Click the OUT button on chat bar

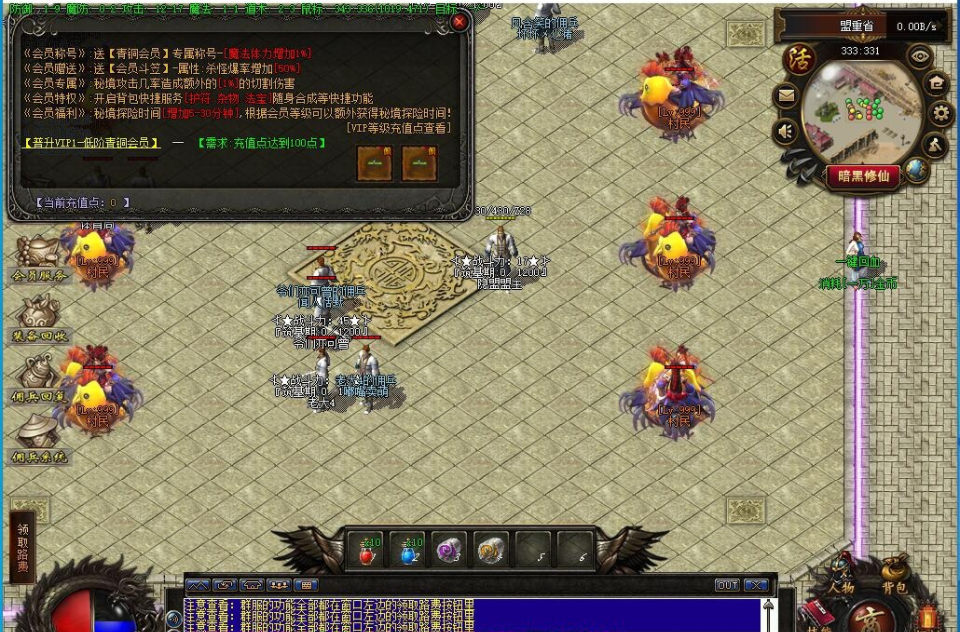pos(727,585)
